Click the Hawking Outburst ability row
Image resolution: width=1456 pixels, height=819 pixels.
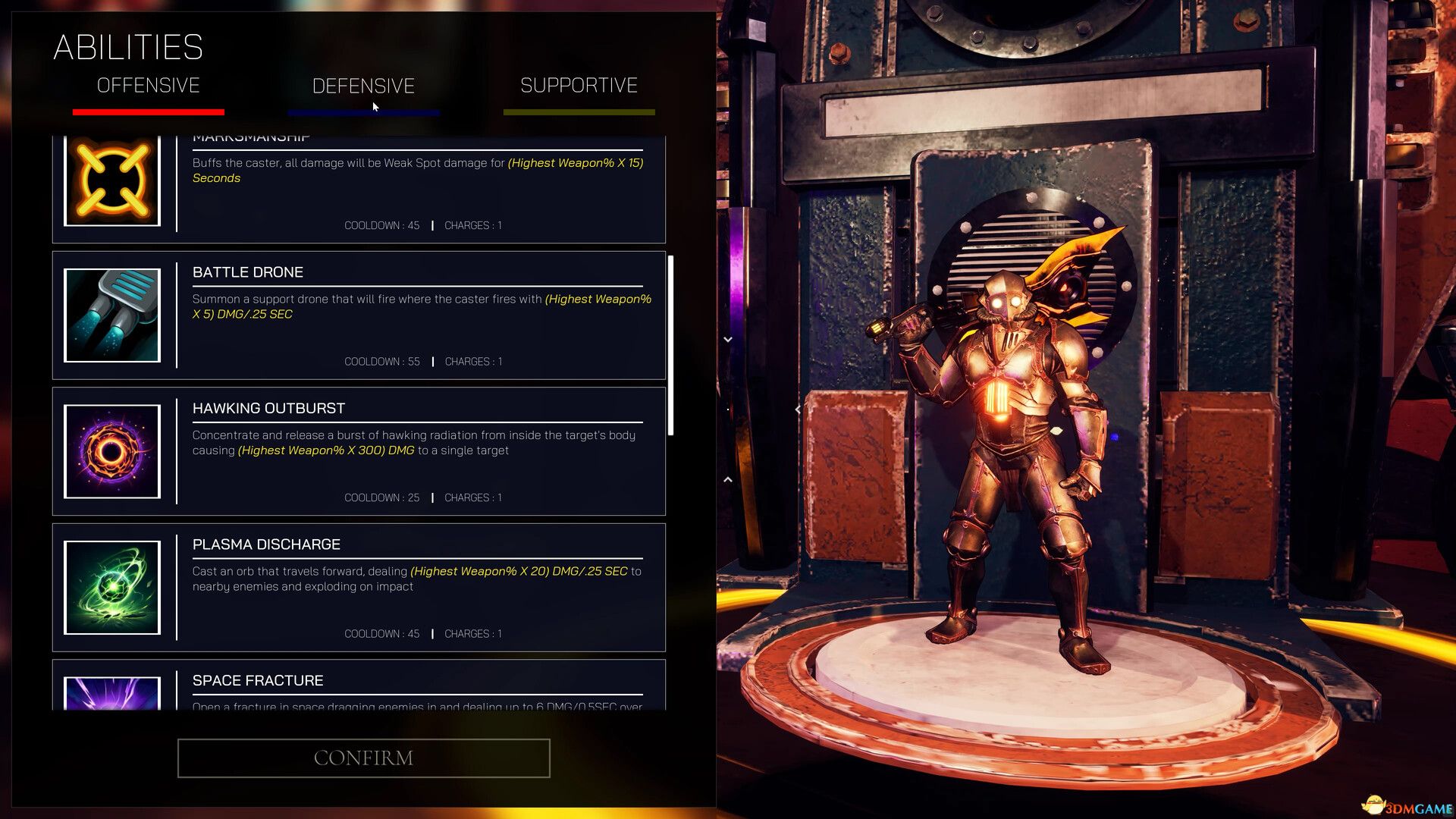click(x=356, y=451)
